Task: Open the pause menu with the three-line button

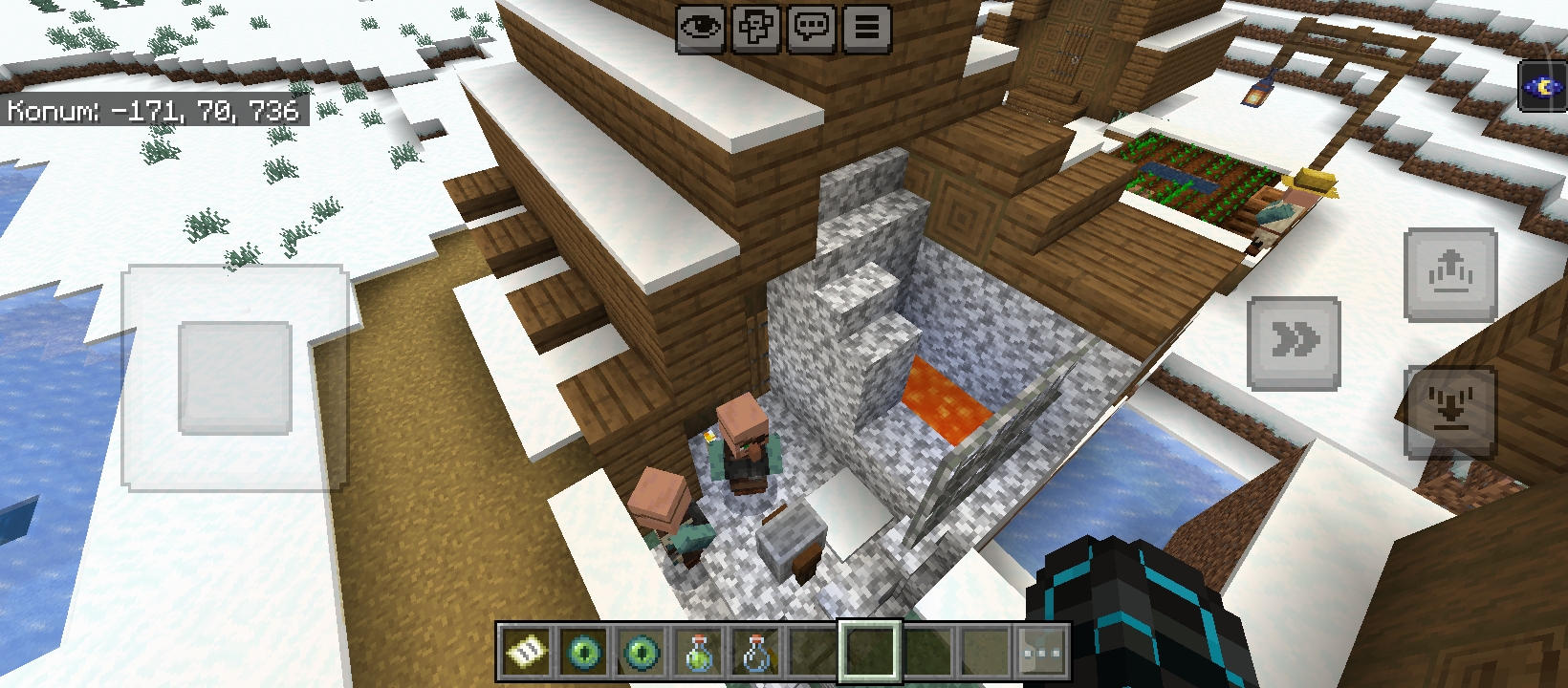Action: coord(866,28)
